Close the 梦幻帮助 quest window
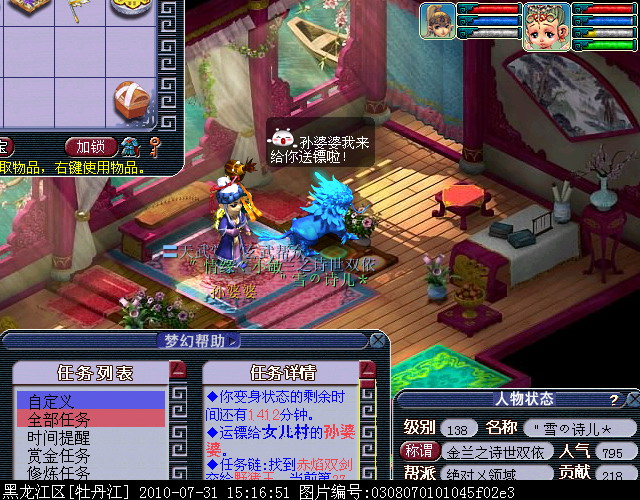Image resolution: width=640 pixels, height=500 pixels. (377, 341)
